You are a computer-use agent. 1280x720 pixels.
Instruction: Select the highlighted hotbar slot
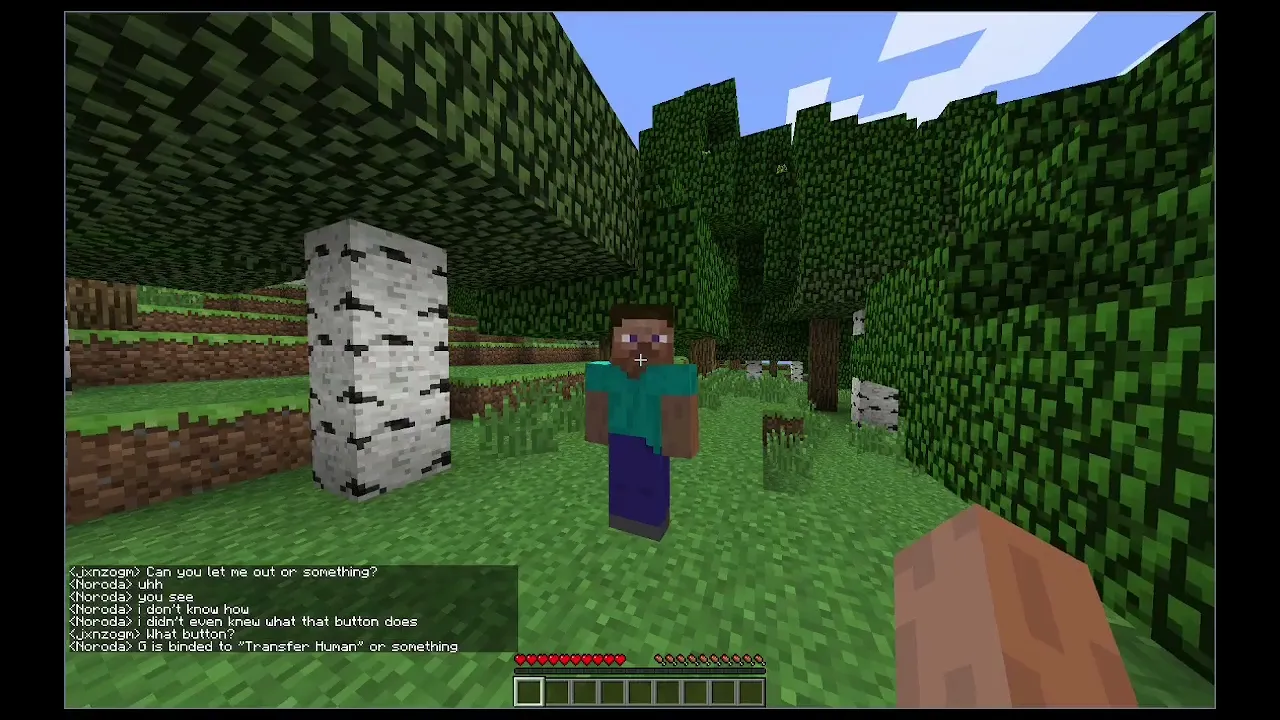tap(529, 691)
